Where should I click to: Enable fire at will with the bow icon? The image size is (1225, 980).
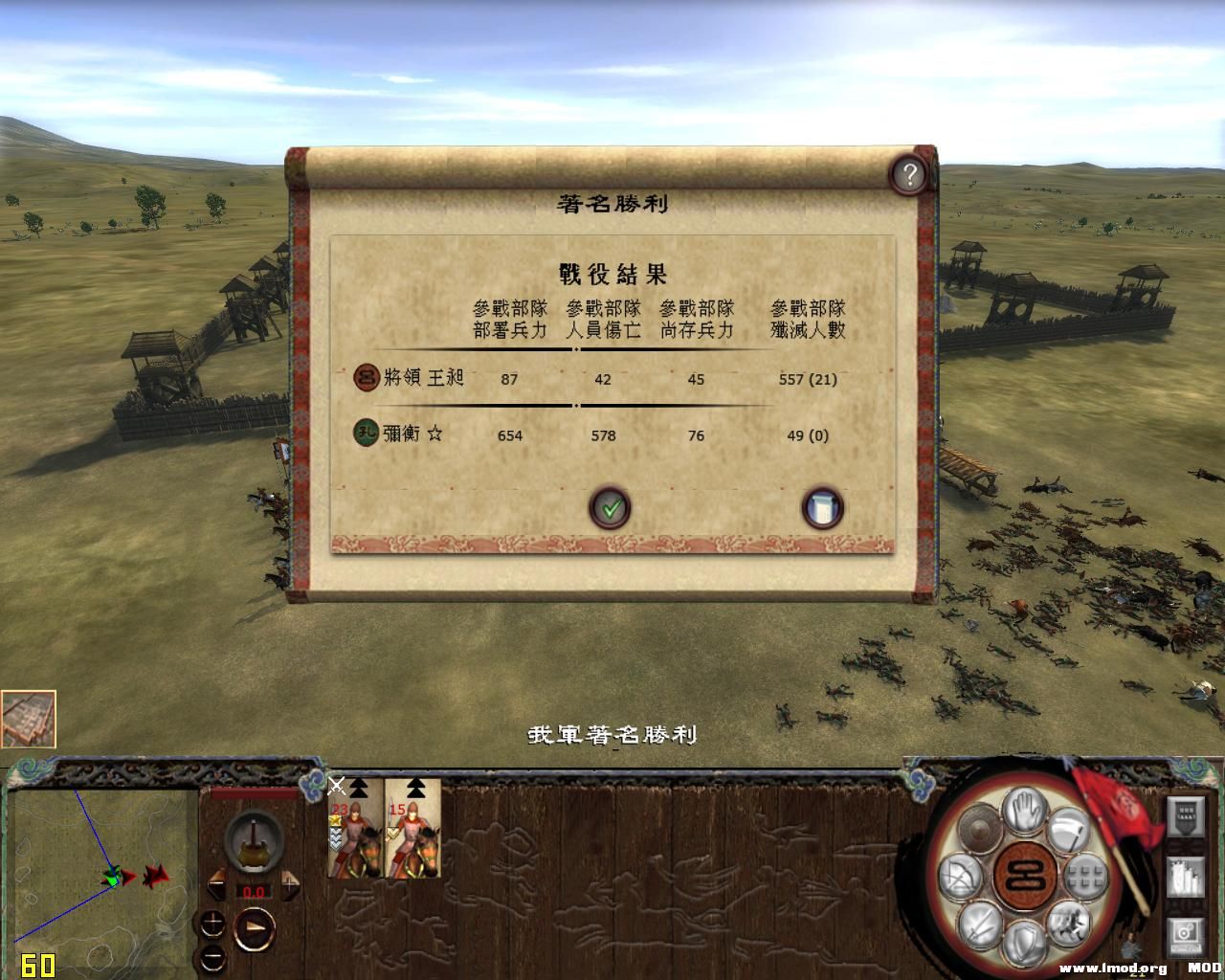(963, 875)
